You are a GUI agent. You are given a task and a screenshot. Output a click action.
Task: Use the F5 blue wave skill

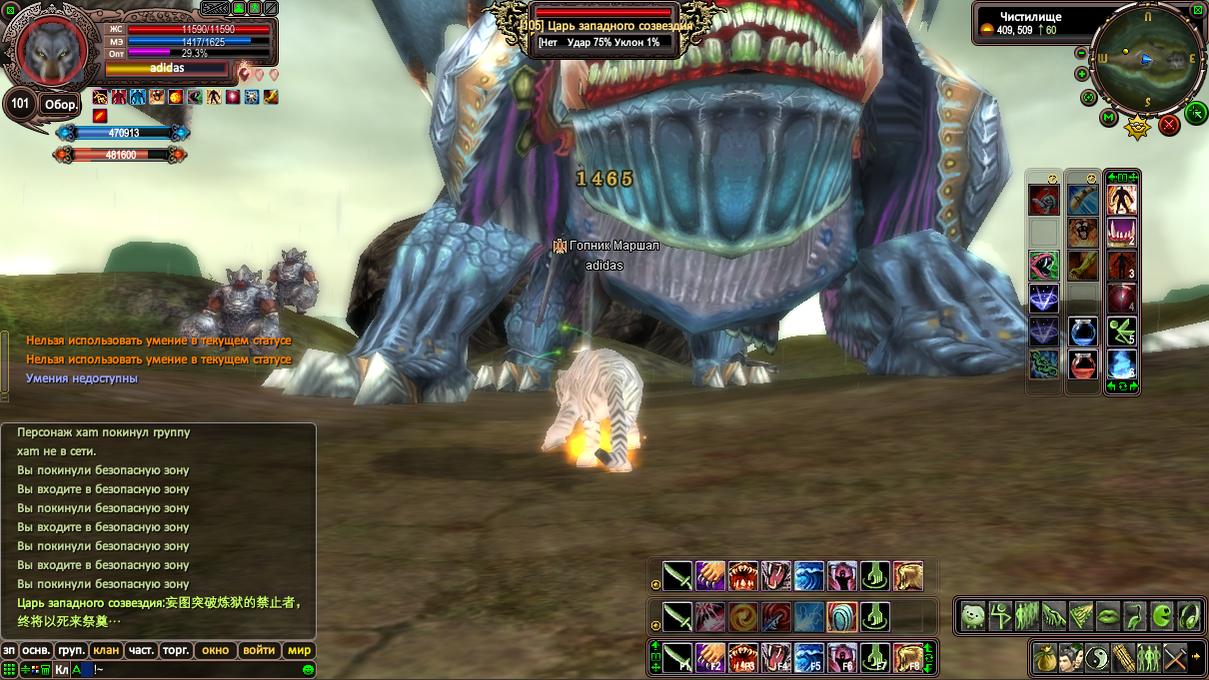[x=809, y=657]
